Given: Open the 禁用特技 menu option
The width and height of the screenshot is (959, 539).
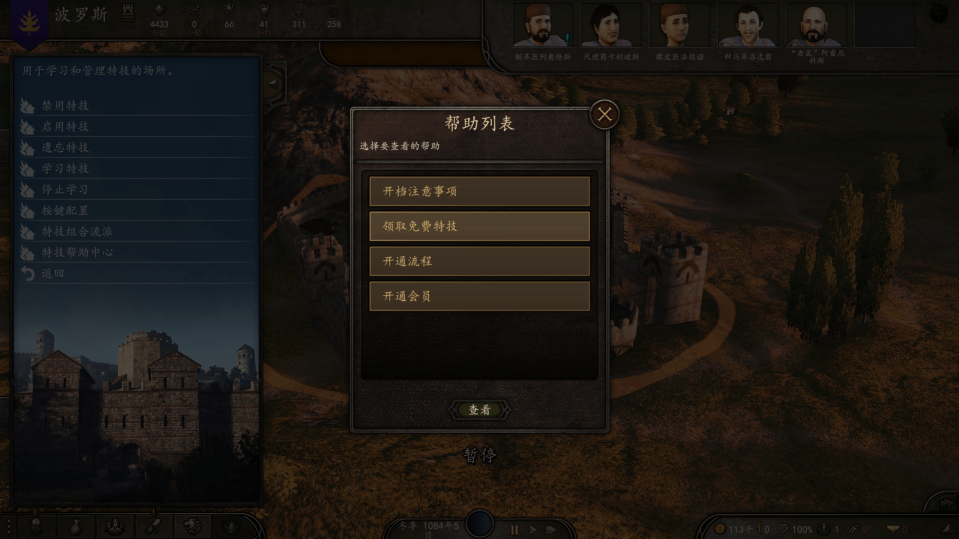Looking at the screenshot, I should click(65, 106).
